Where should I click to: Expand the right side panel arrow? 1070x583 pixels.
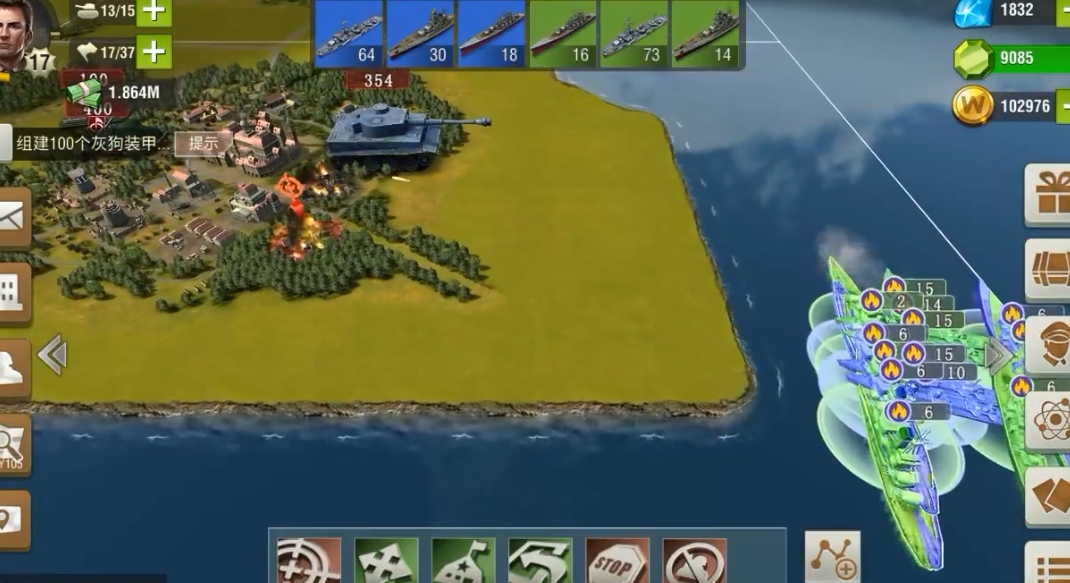pyautogui.click(x=997, y=355)
